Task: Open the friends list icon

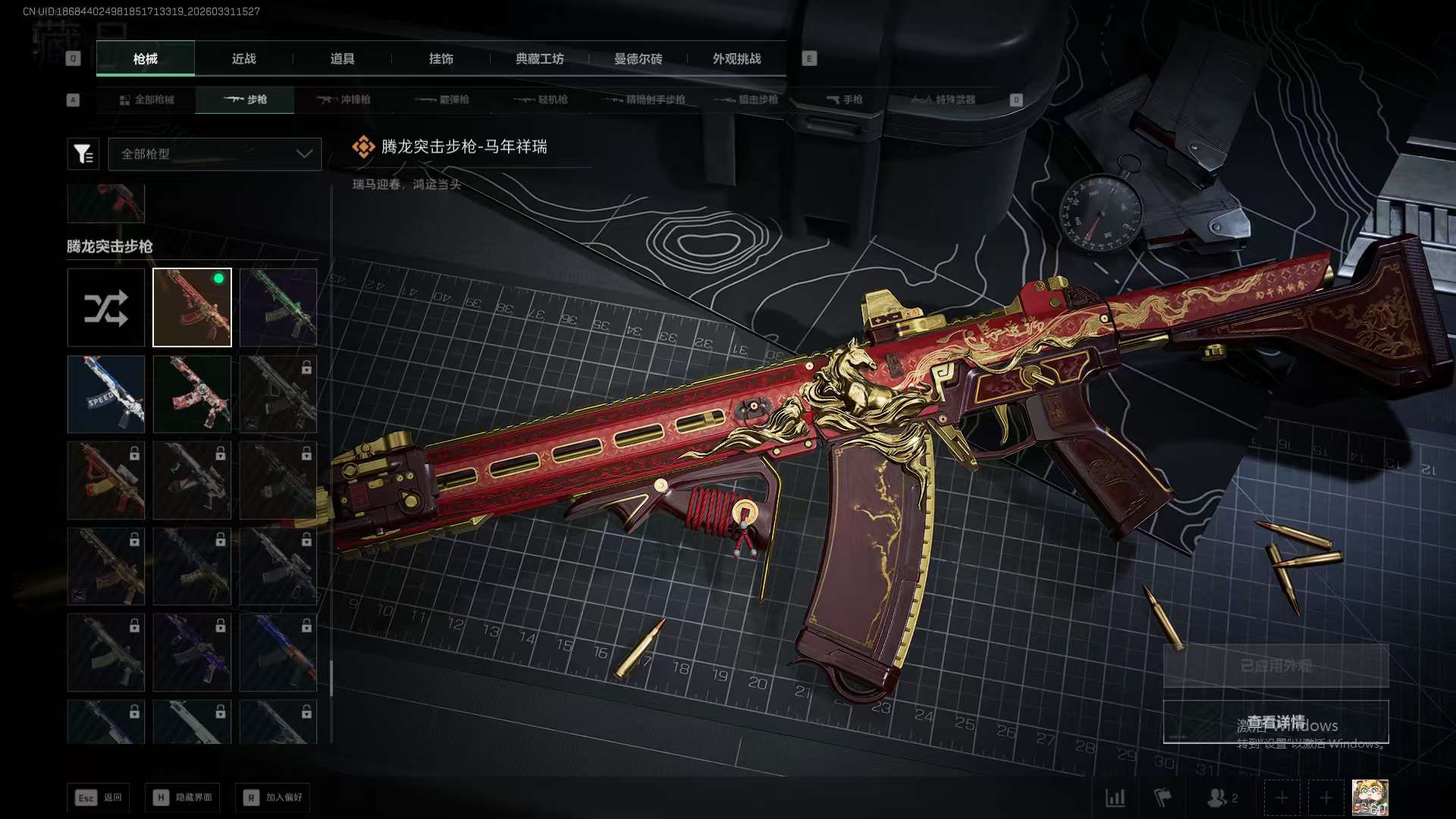Action: point(1221,798)
